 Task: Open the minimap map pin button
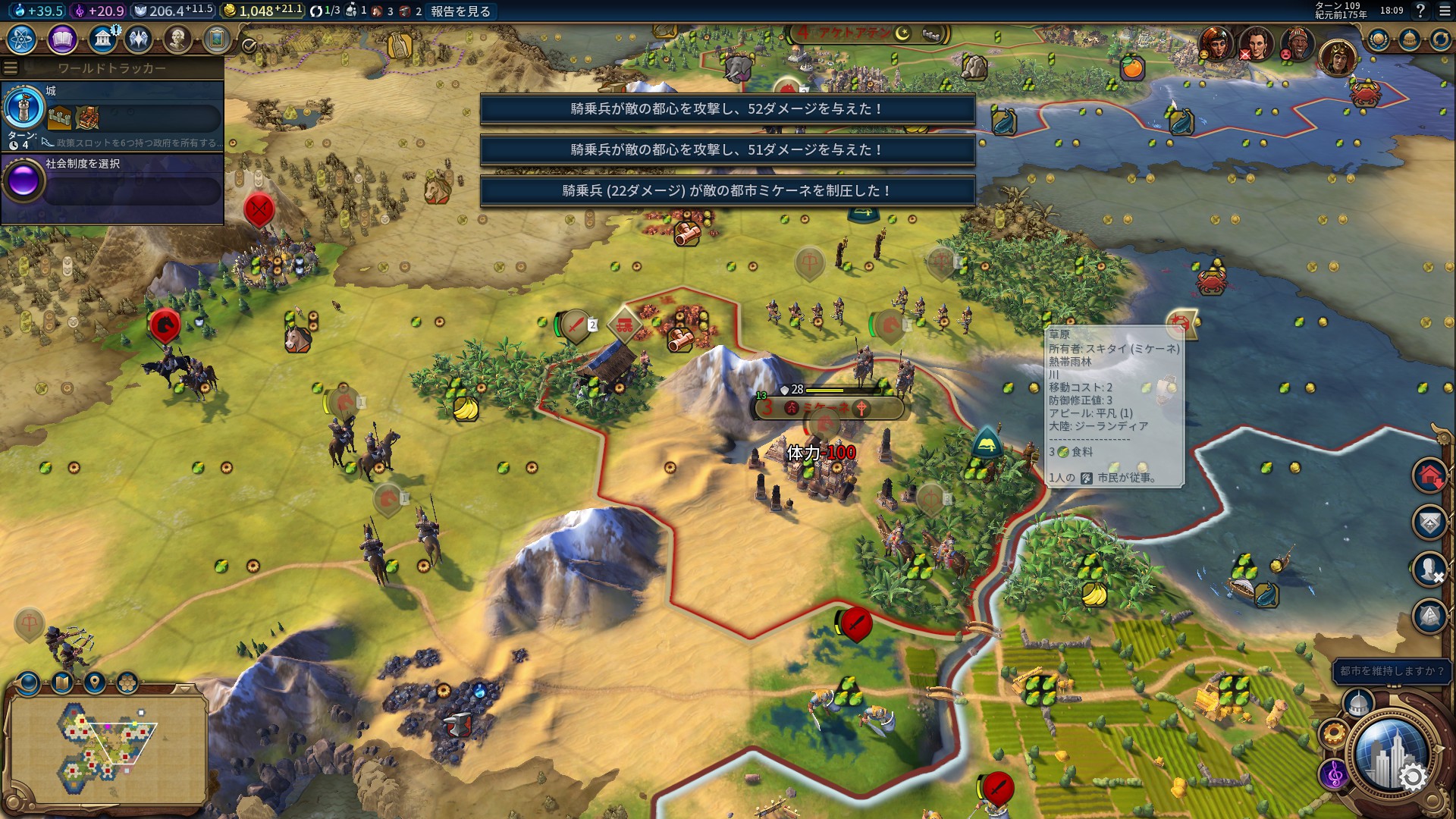[94, 683]
